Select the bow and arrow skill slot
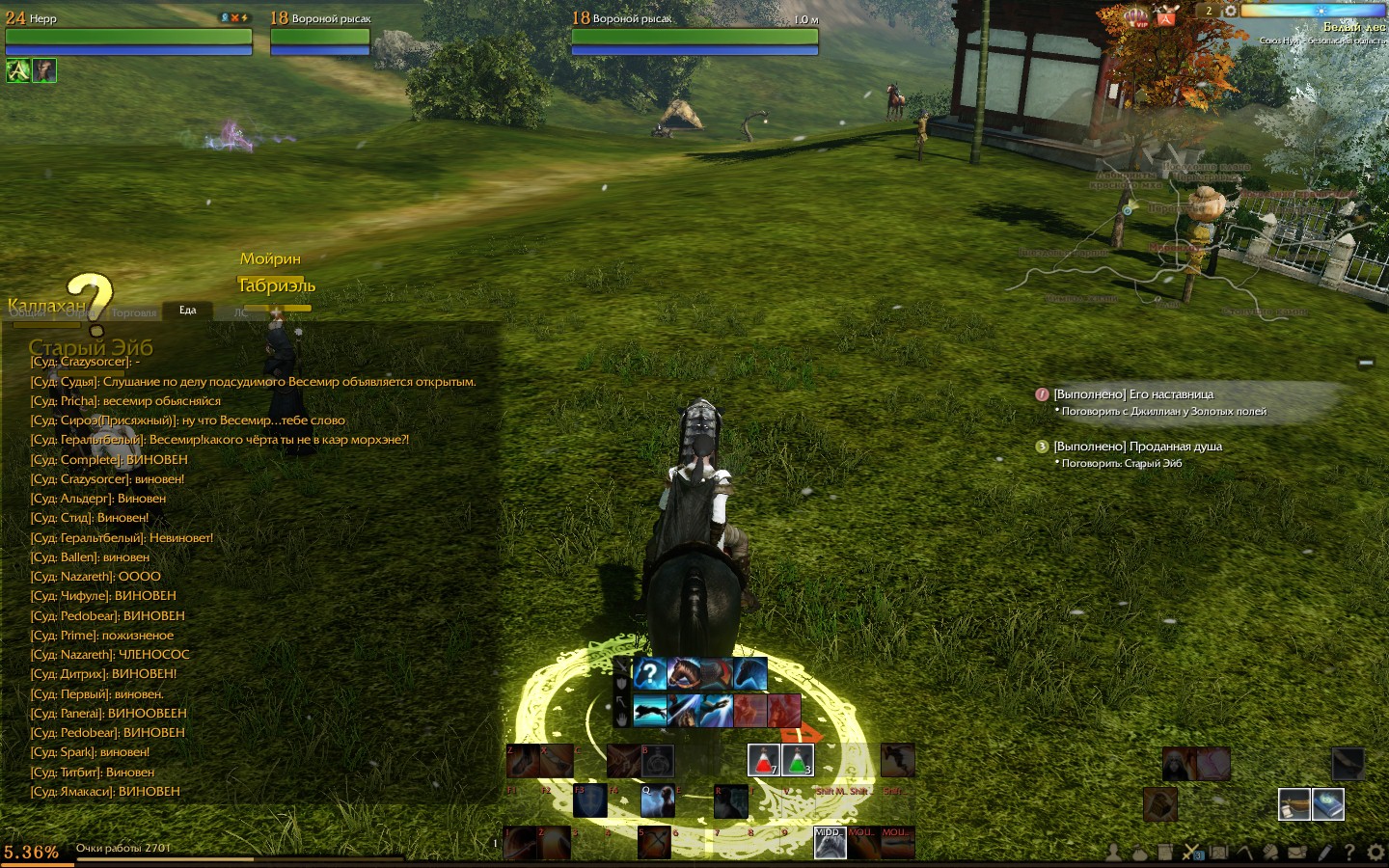Image resolution: width=1389 pixels, height=868 pixels. [x=653, y=842]
